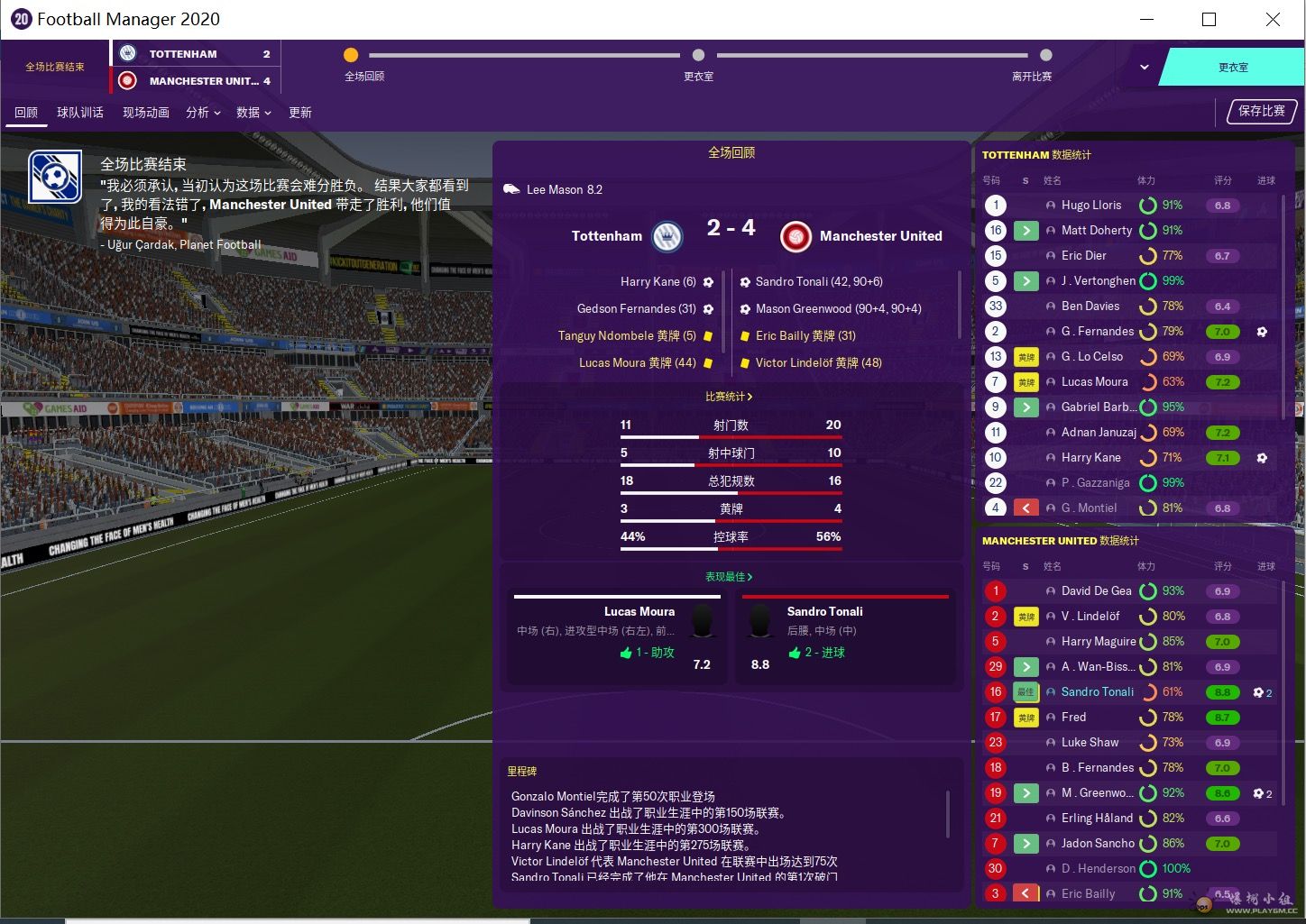Click the Manchester United team name in scoreline
The height and width of the screenshot is (924, 1306).
click(x=880, y=236)
